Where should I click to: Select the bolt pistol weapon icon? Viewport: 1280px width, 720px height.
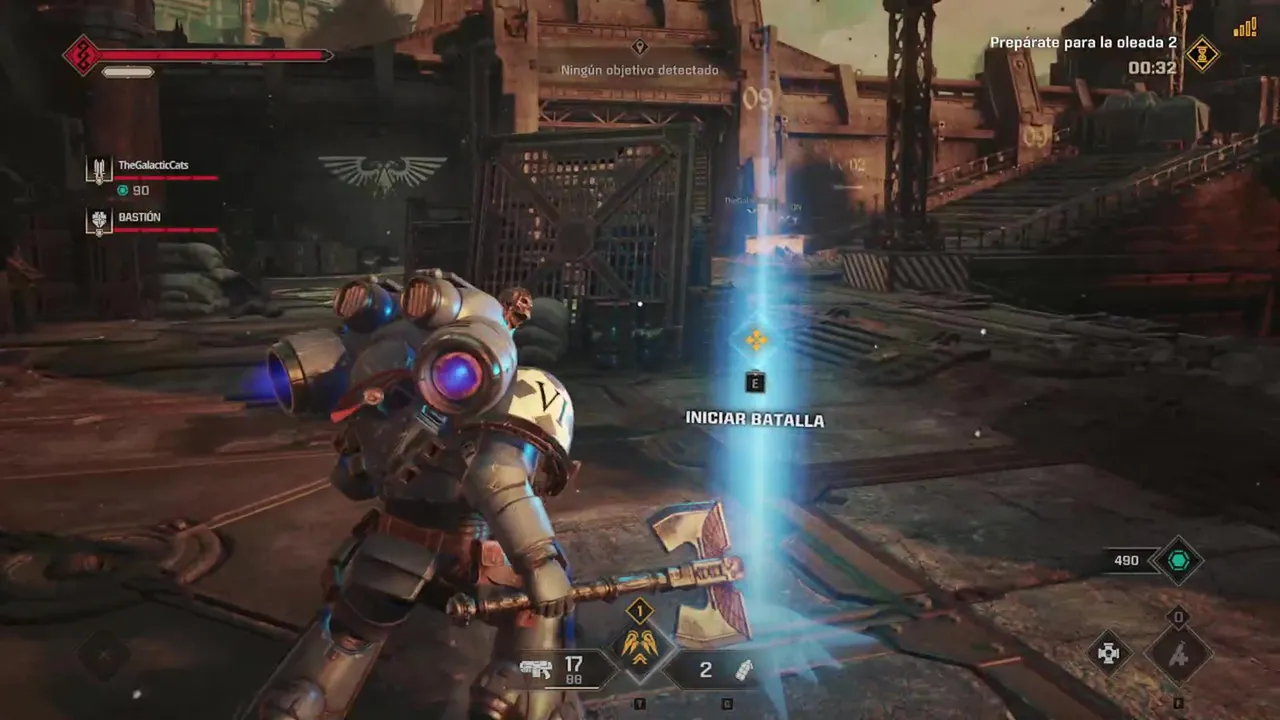(x=537, y=669)
